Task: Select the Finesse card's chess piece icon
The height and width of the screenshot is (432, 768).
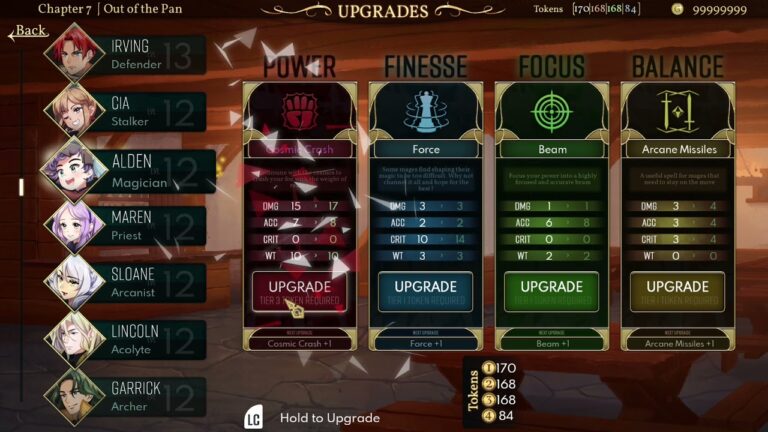Action: click(x=425, y=111)
